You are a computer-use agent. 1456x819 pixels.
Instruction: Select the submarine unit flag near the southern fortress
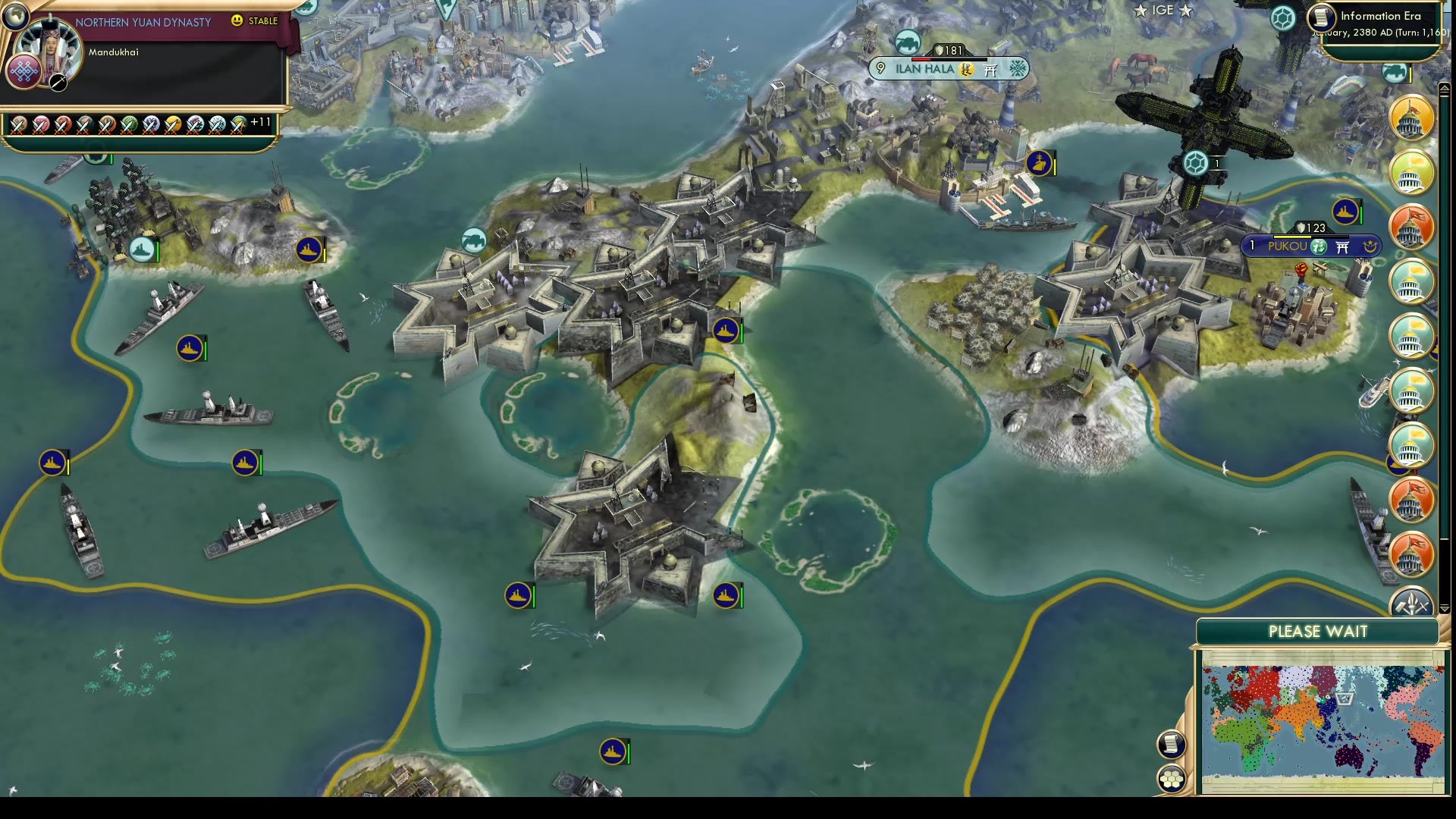pos(518,595)
